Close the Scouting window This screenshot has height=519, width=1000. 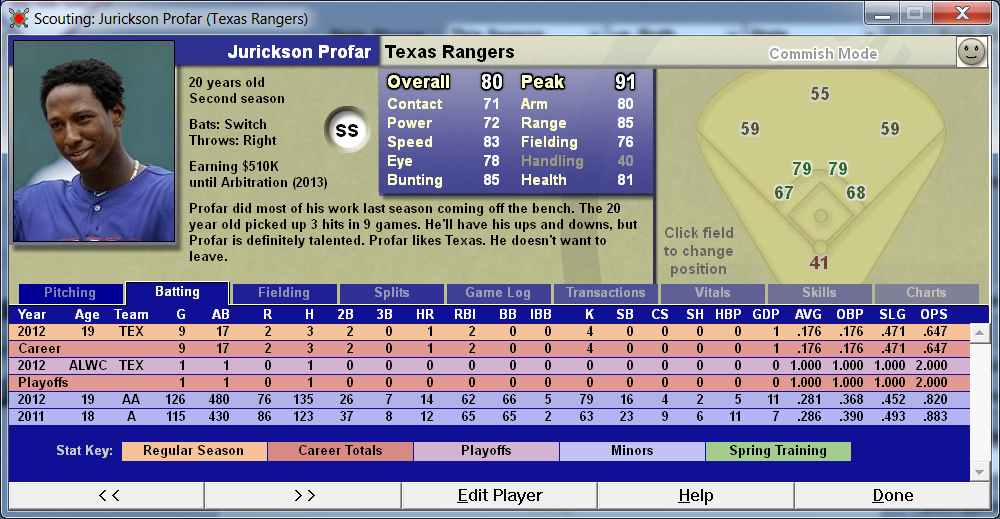point(961,14)
